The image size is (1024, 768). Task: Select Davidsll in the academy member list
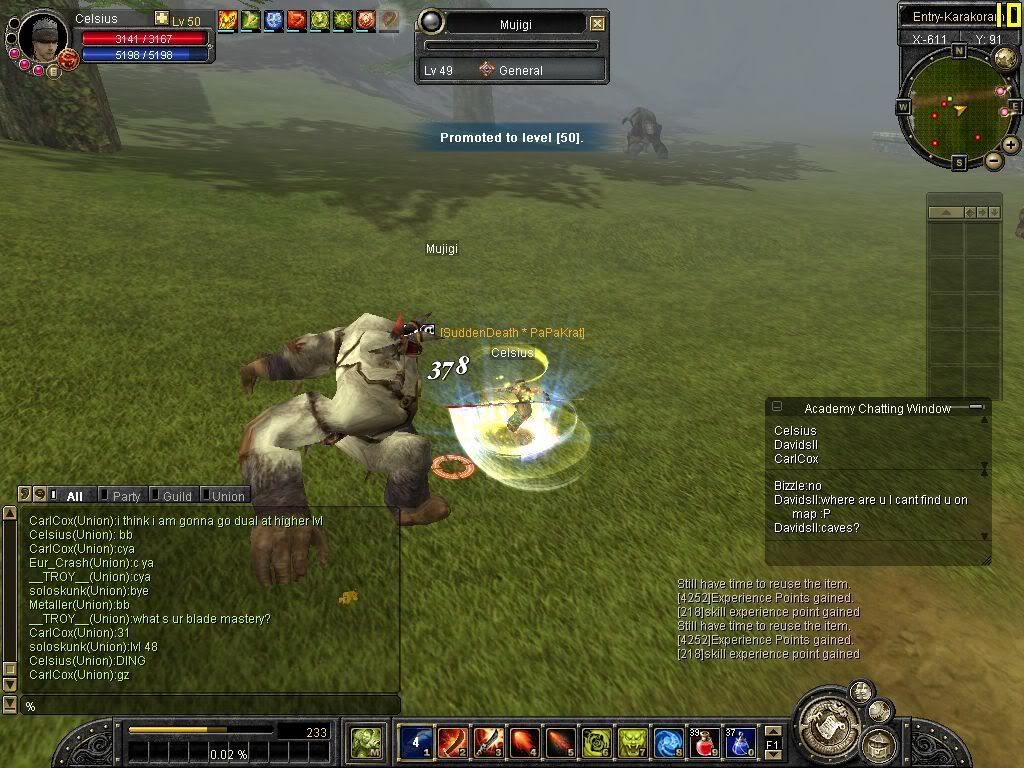click(796, 445)
